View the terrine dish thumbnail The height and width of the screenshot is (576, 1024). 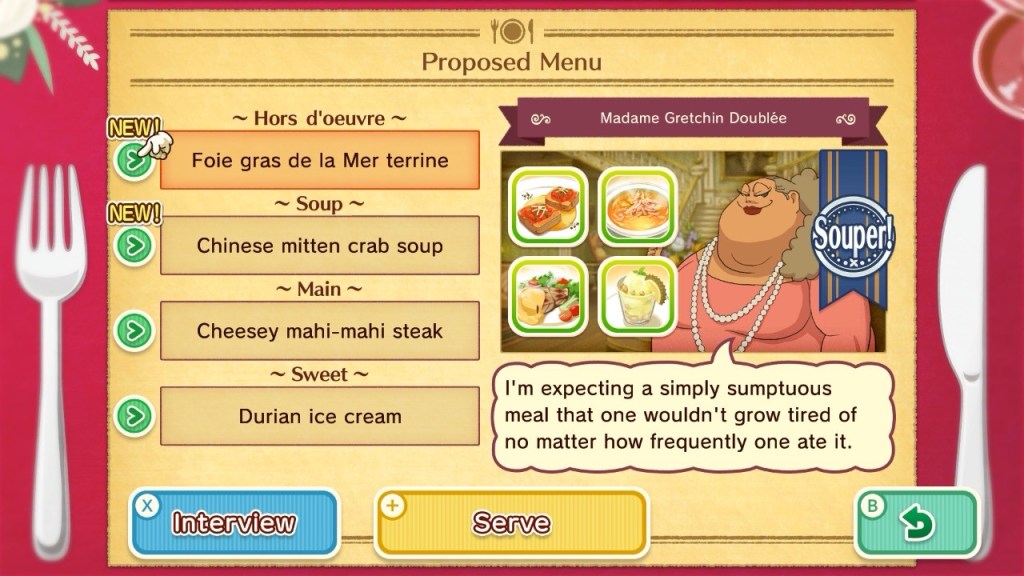tap(548, 205)
